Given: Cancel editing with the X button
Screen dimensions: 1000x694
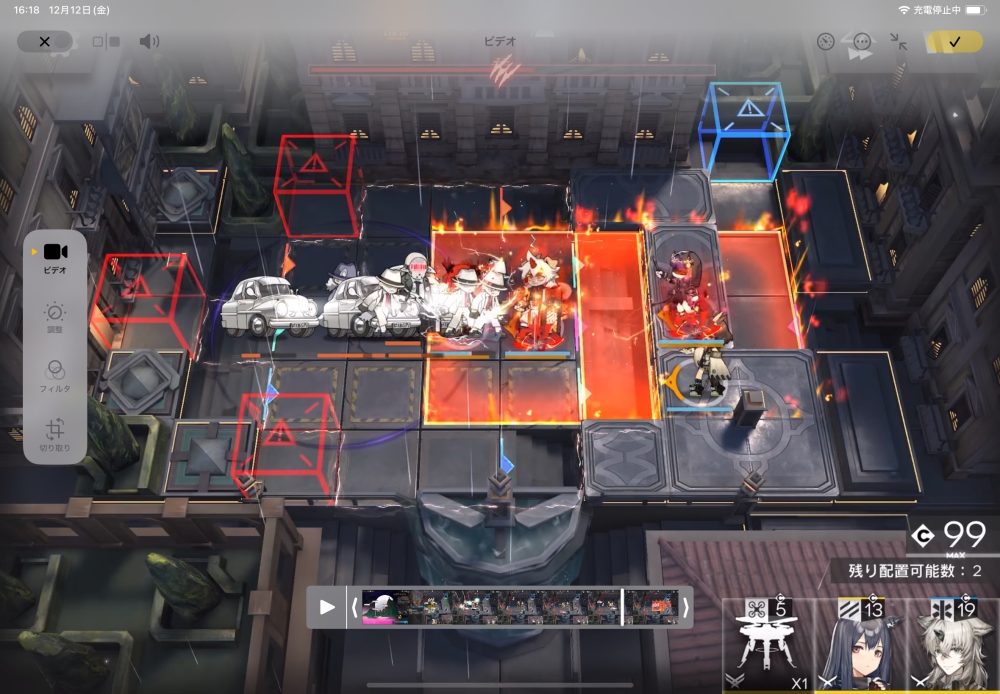Looking at the screenshot, I should pyautogui.click(x=44, y=42).
